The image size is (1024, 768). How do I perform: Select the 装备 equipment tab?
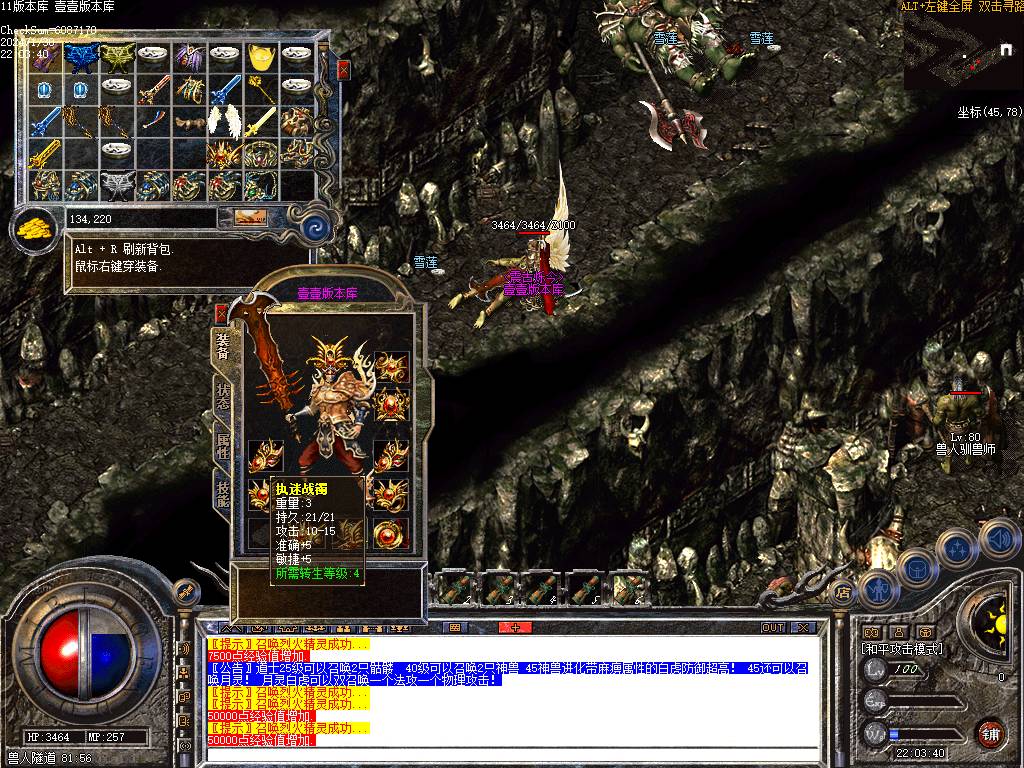point(222,346)
